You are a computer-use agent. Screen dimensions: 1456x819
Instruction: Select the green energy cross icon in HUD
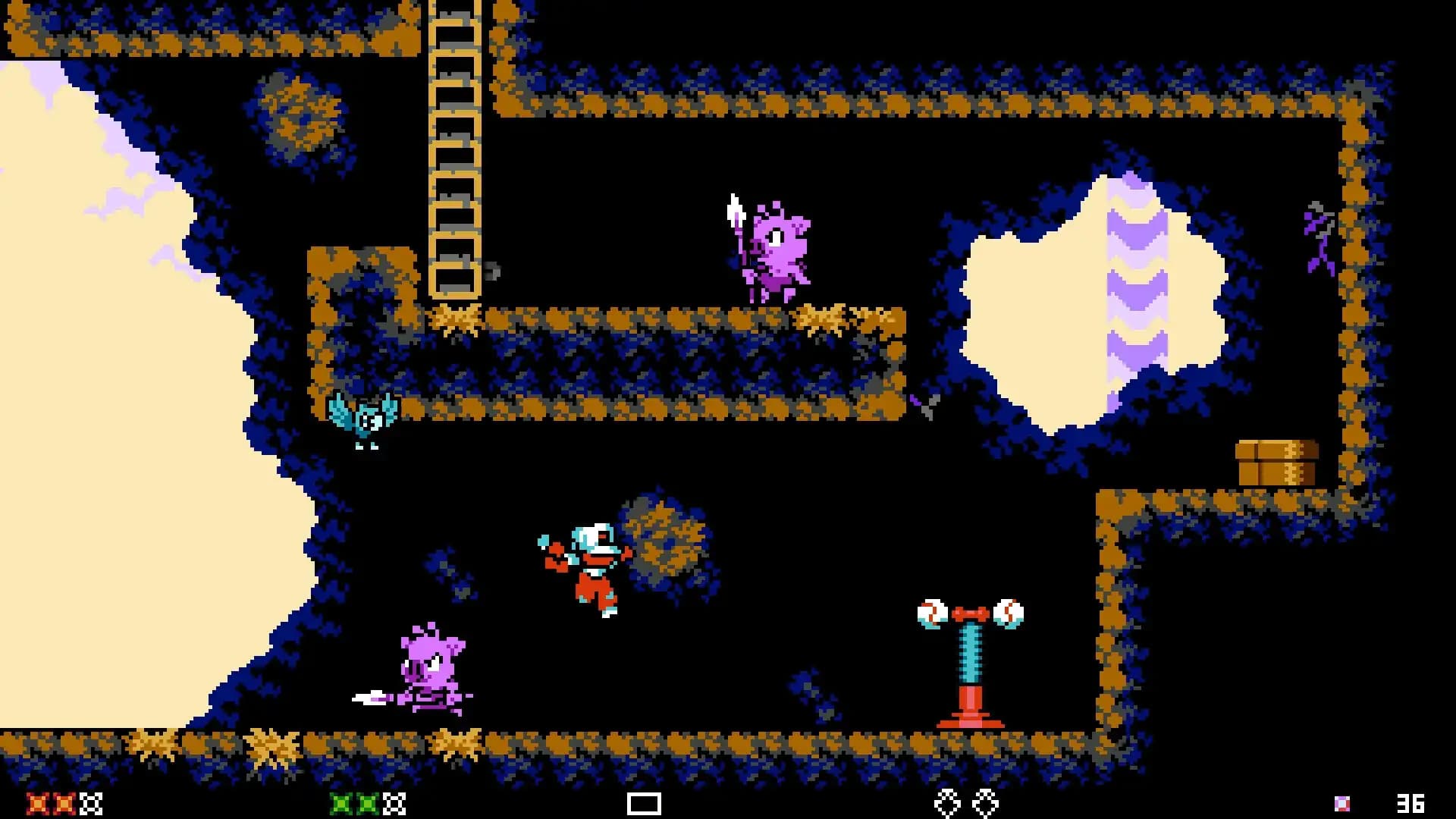[x=341, y=802]
